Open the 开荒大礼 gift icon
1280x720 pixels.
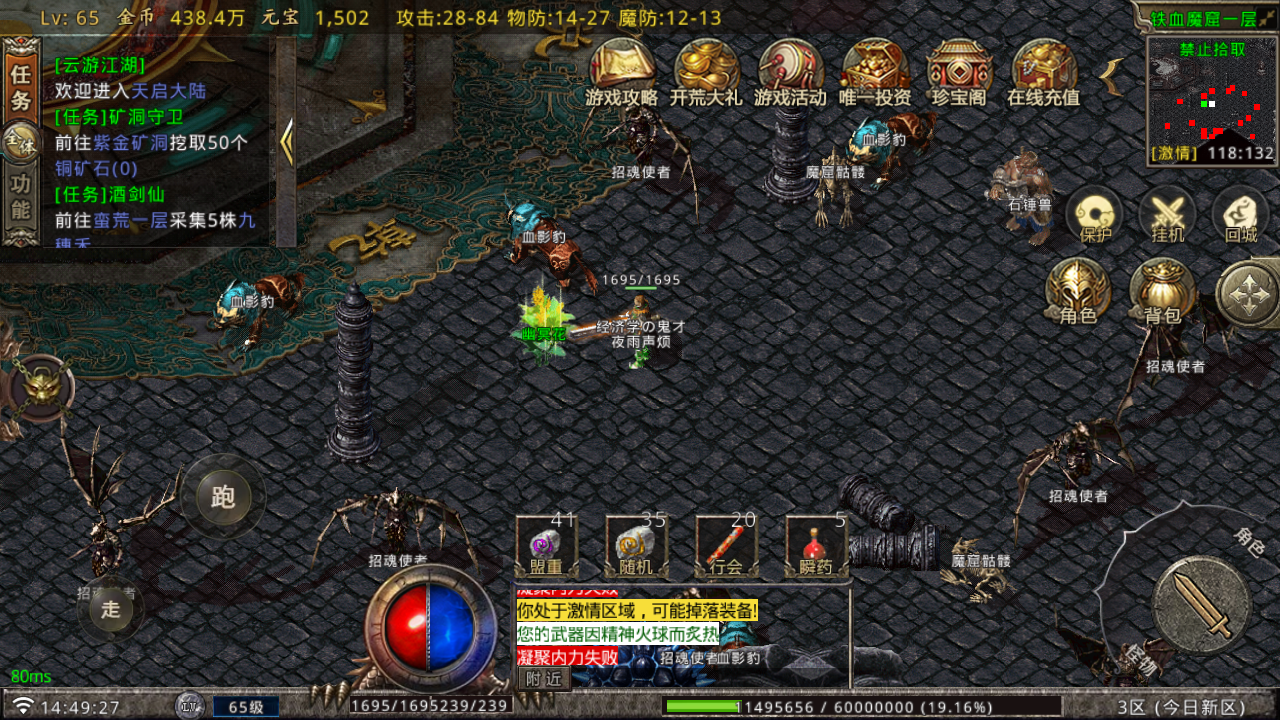click(706, 70)
